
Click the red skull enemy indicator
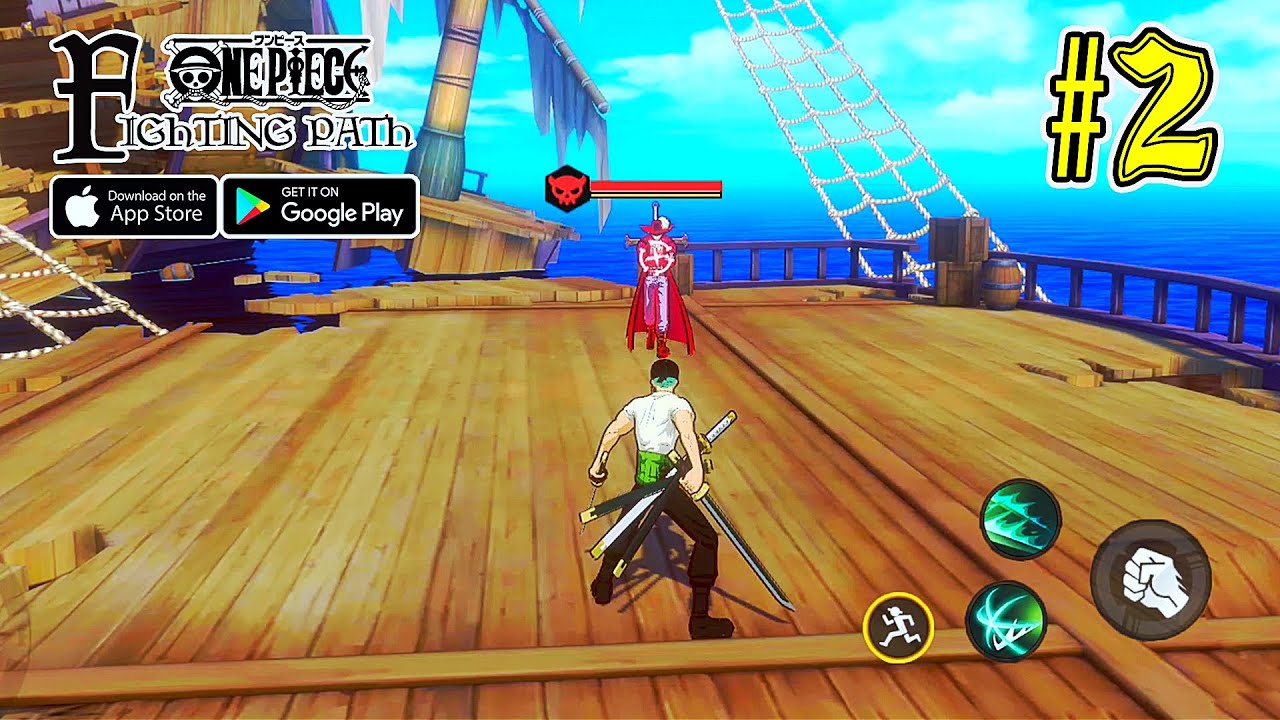(x=567, y=190)
